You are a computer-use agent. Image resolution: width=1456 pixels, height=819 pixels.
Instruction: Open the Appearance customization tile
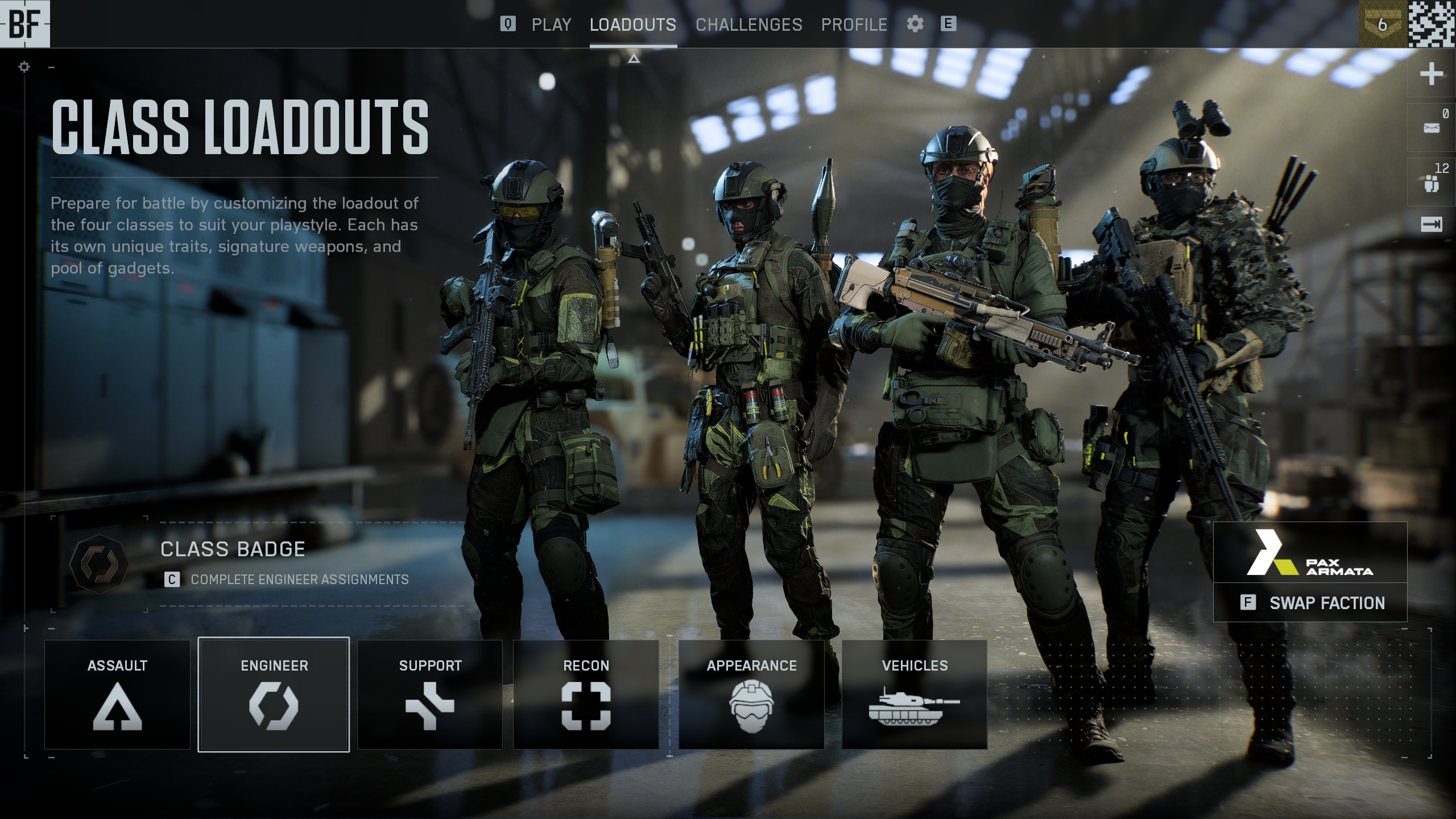coord(751,694)
